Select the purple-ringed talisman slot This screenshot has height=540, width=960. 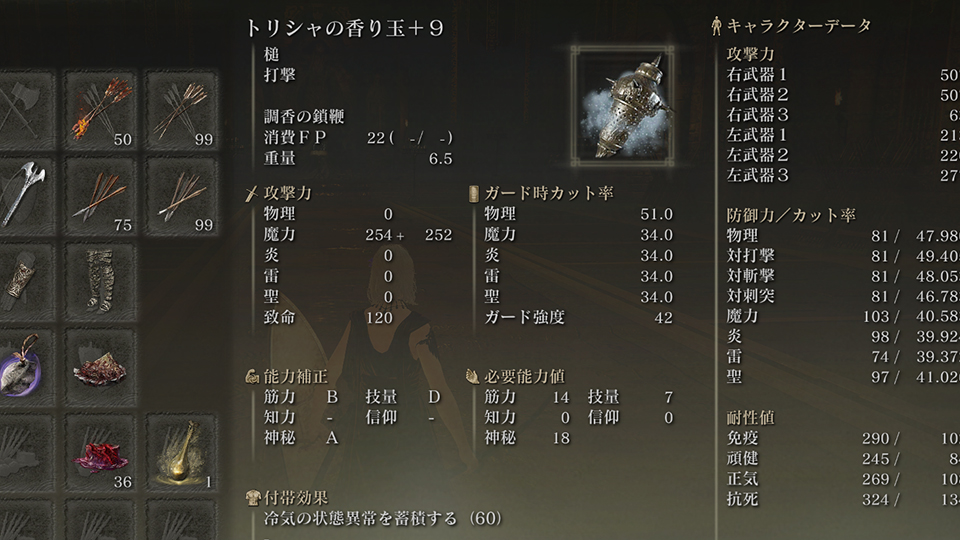pos(22,366)
